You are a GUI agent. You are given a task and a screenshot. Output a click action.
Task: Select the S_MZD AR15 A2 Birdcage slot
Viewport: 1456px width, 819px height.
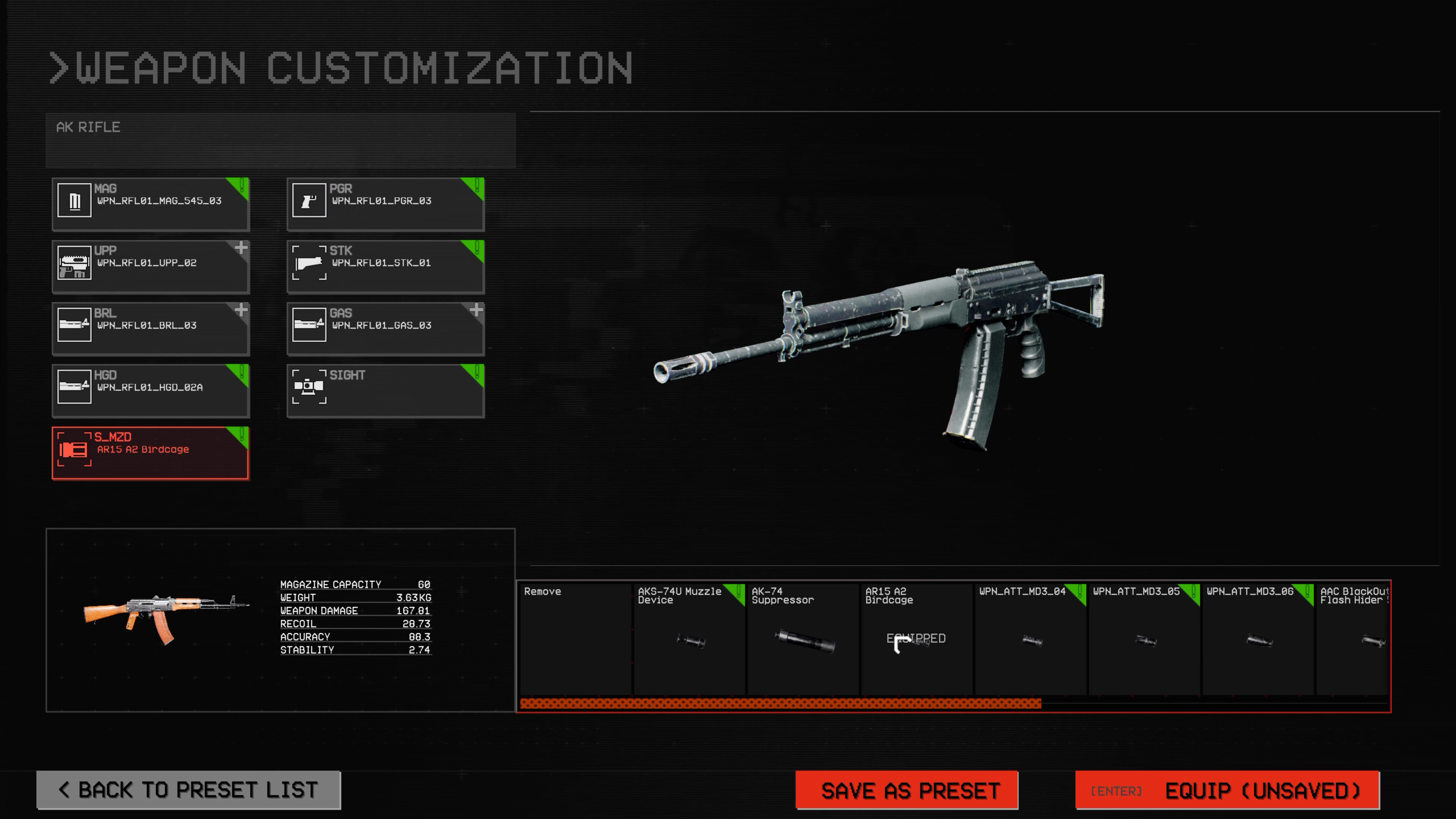click(x=151, y=453)
